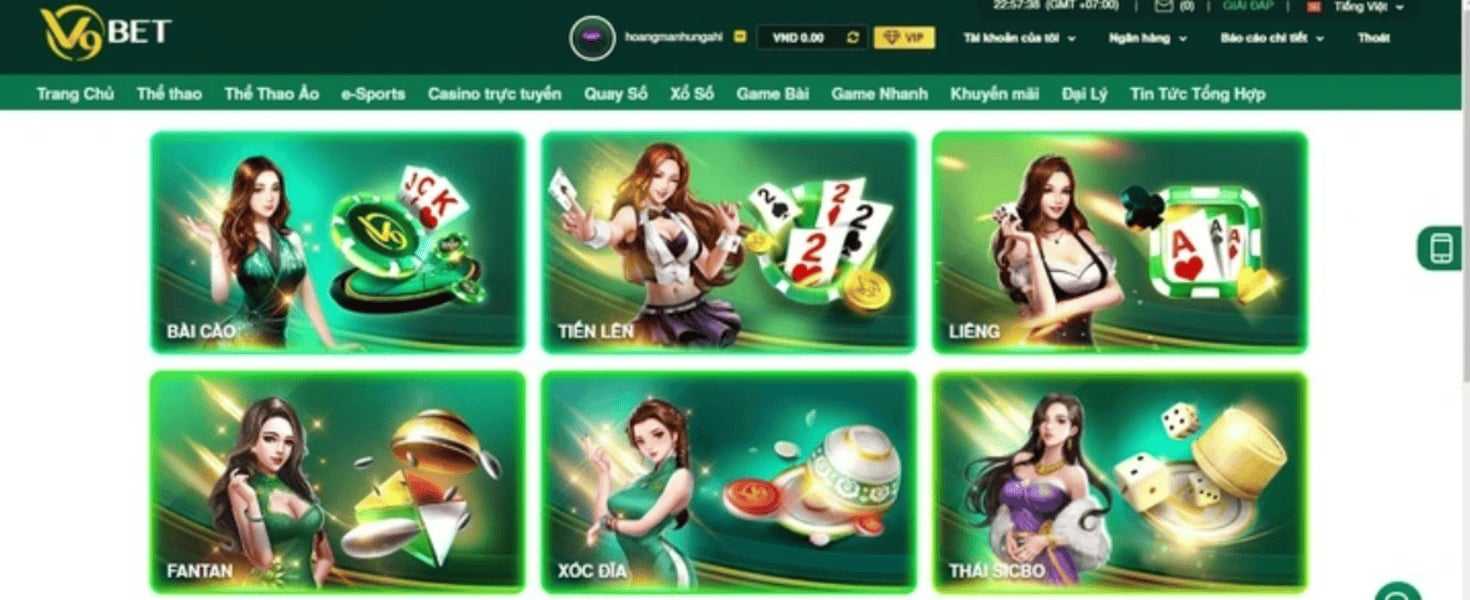
Task: Open the Xổ Số lottery section
Action: click(692, 94)
